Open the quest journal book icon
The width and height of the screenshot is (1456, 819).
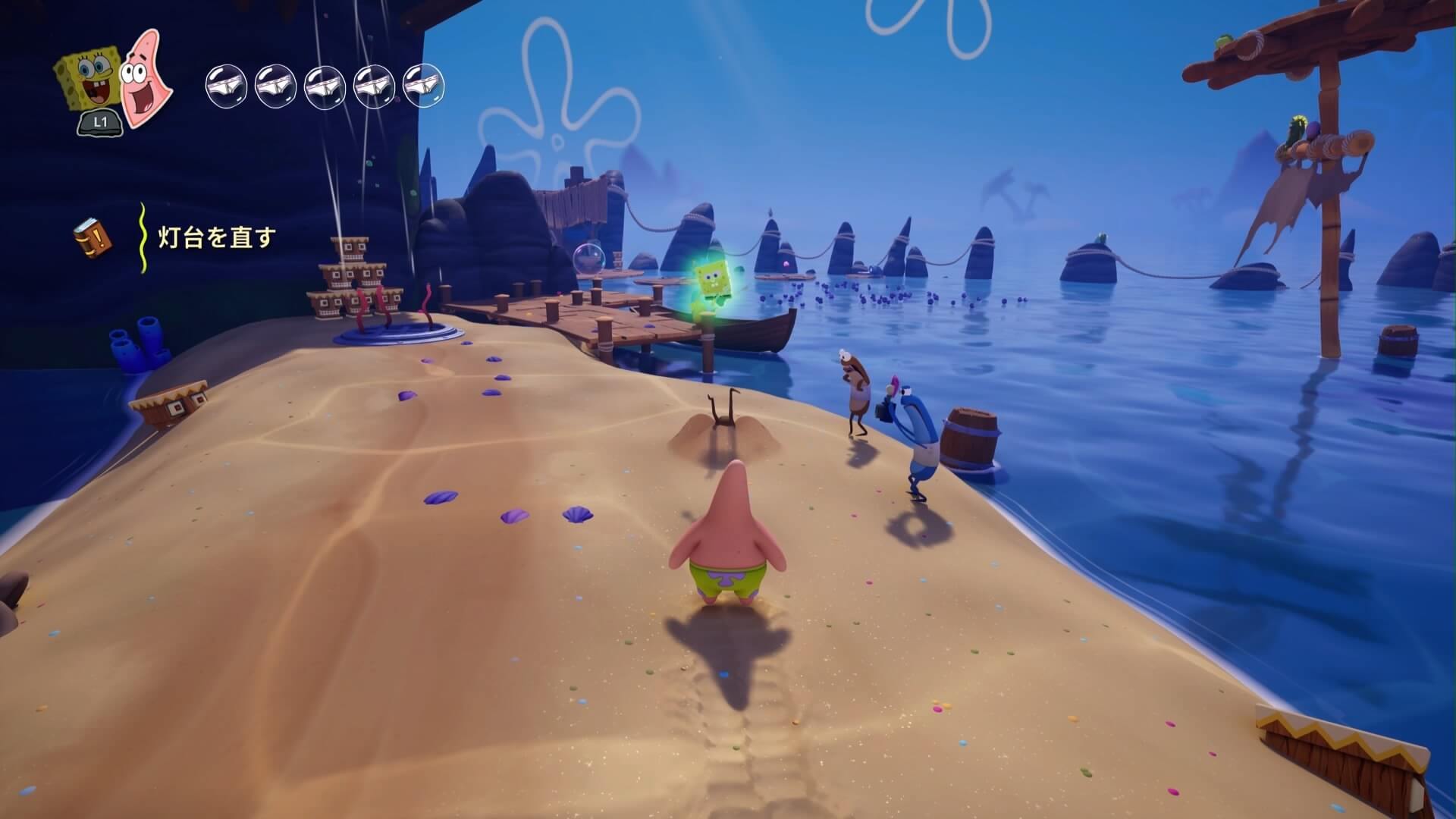point(92,237)
